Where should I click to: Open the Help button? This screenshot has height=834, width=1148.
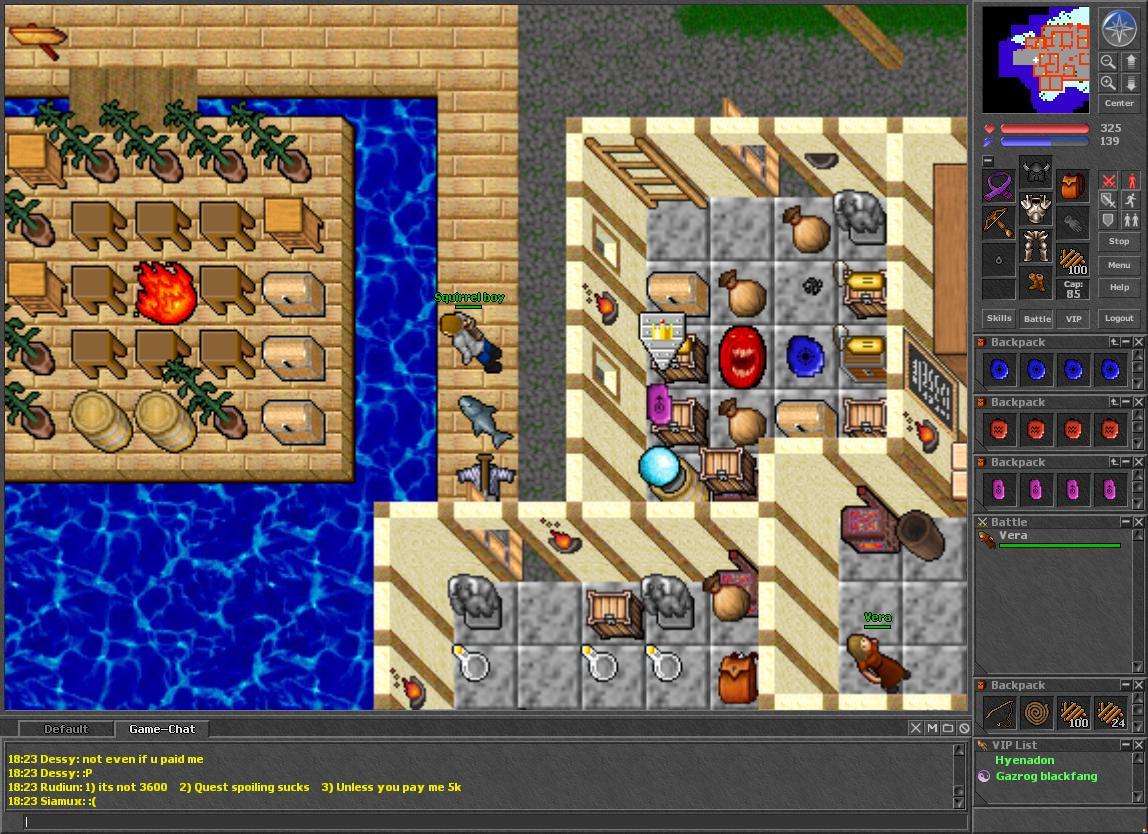[x=1119, y=287]
